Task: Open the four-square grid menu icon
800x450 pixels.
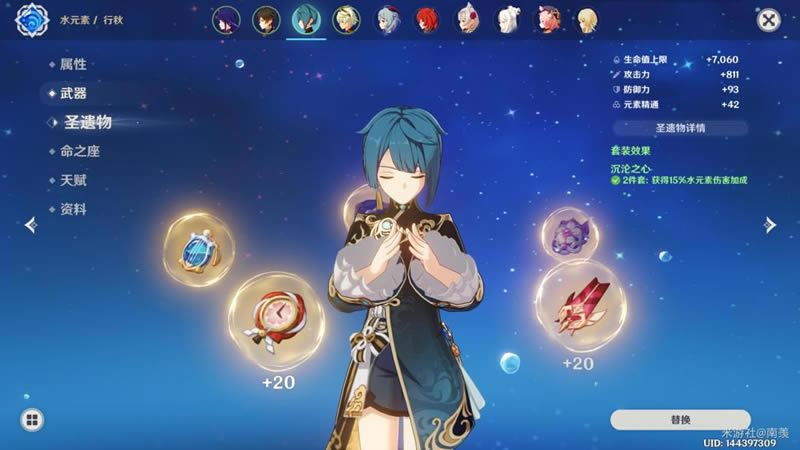Action: [32, 420]
